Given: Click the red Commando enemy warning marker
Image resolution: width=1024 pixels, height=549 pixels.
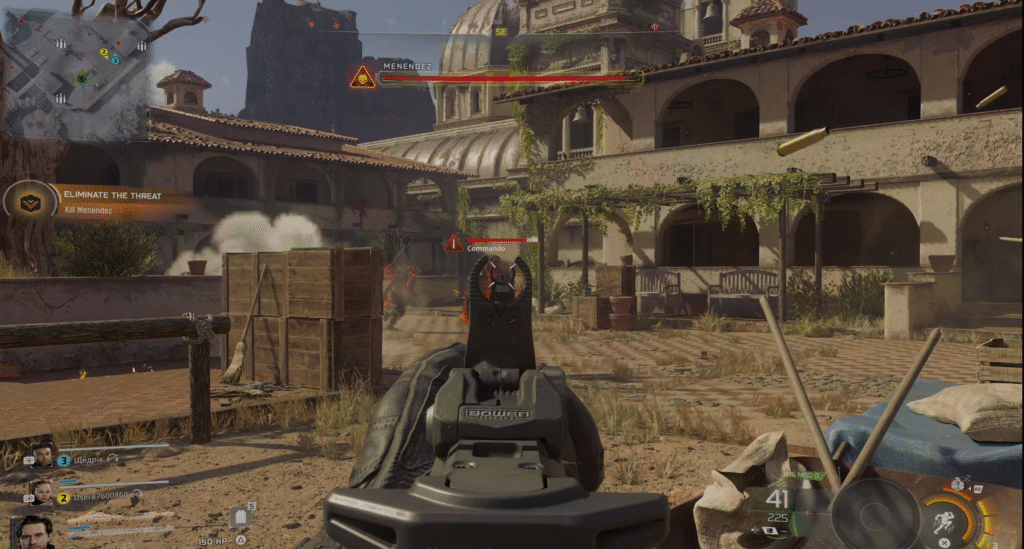Looking at the screenshot, I should [454, 243].
